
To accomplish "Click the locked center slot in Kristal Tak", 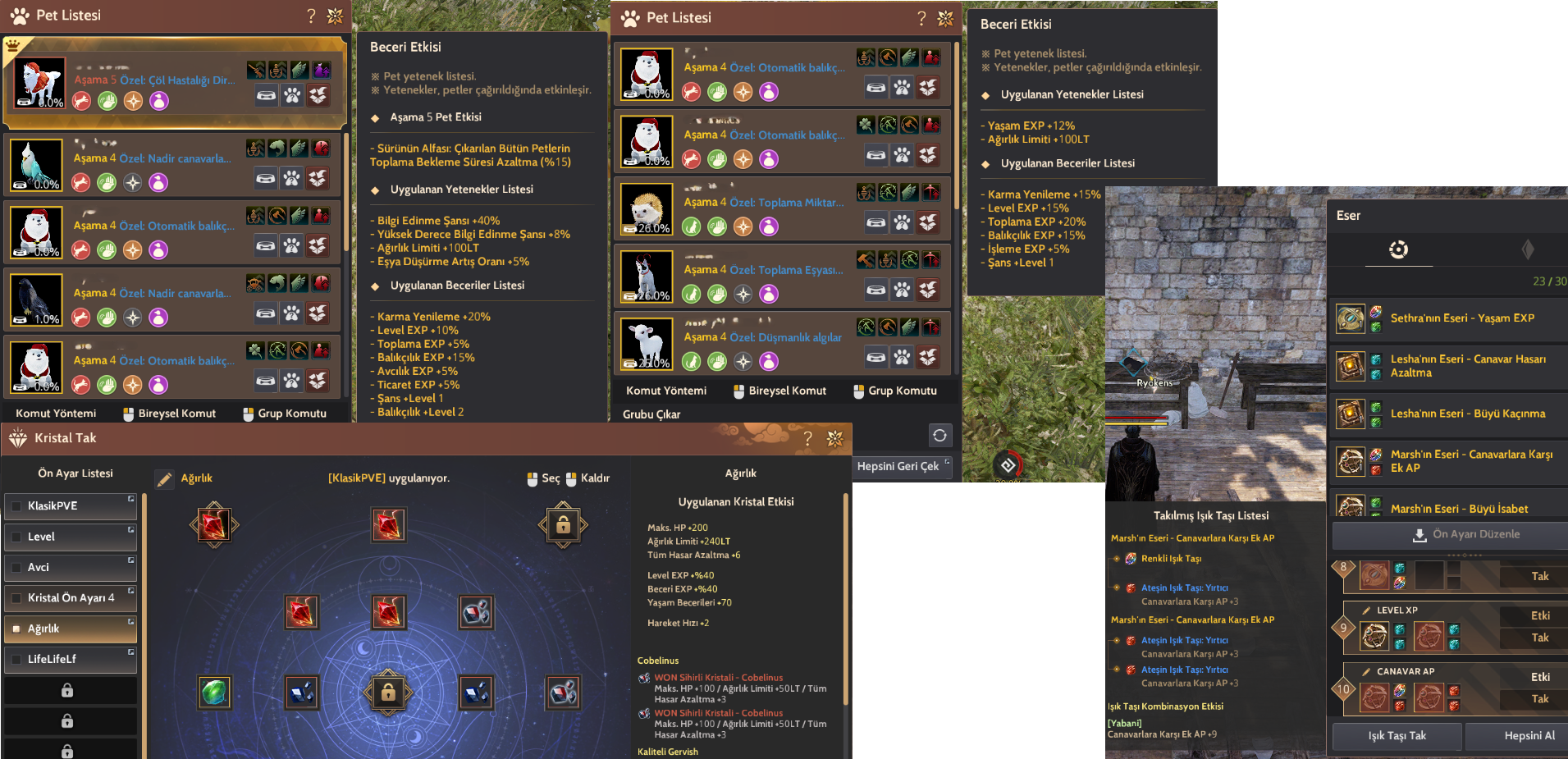I will 387,693.
